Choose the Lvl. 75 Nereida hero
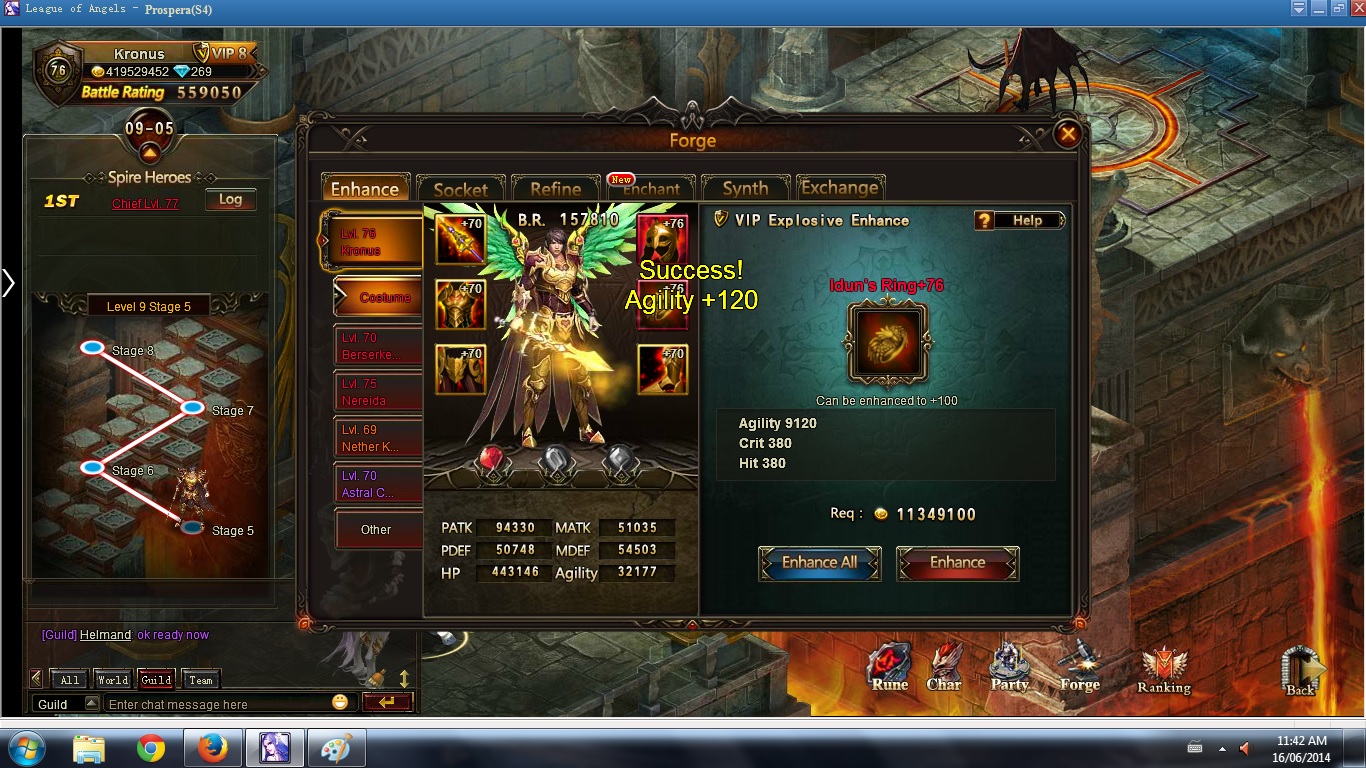 click(x=378, y=393)
